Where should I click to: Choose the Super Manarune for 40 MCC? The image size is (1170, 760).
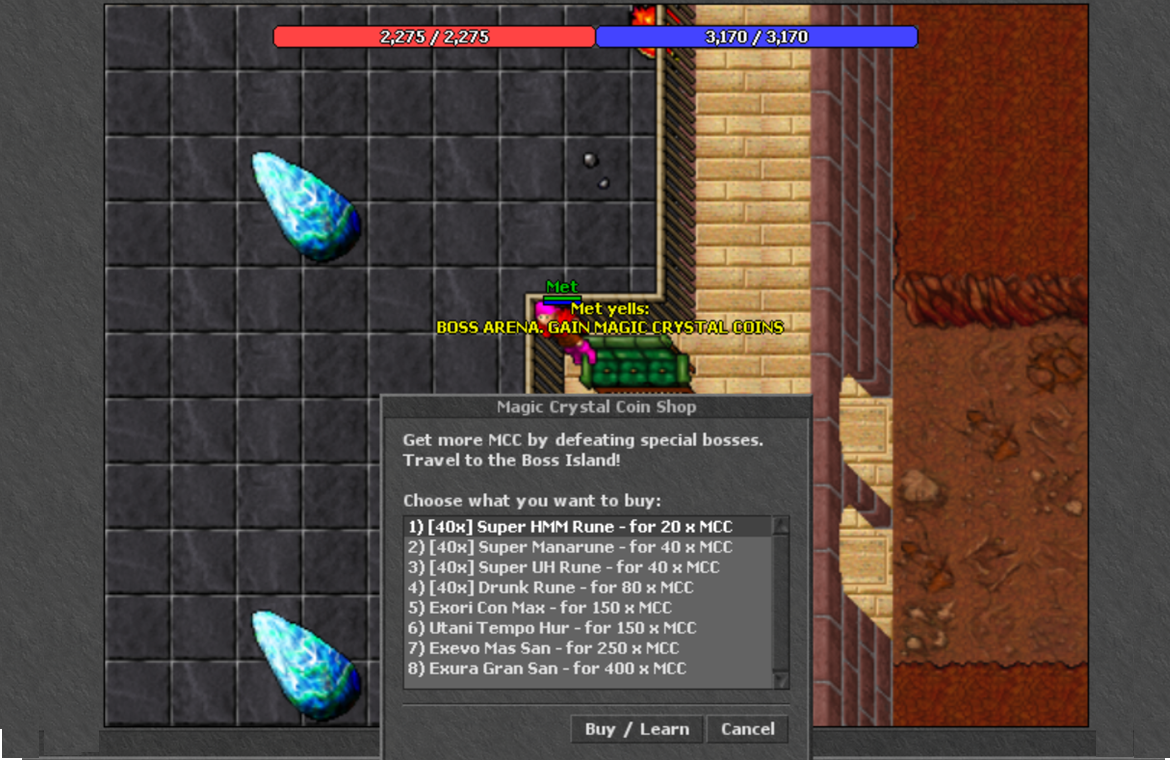tap(569, 547)
